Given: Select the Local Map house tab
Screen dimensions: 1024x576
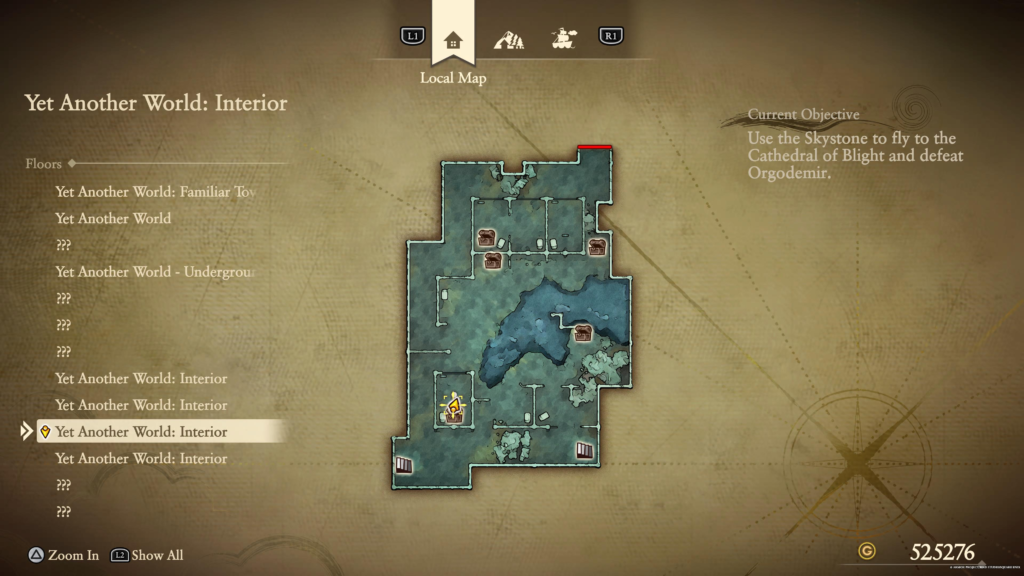Looking at the screenshot, I should click(x=453, y=41).
